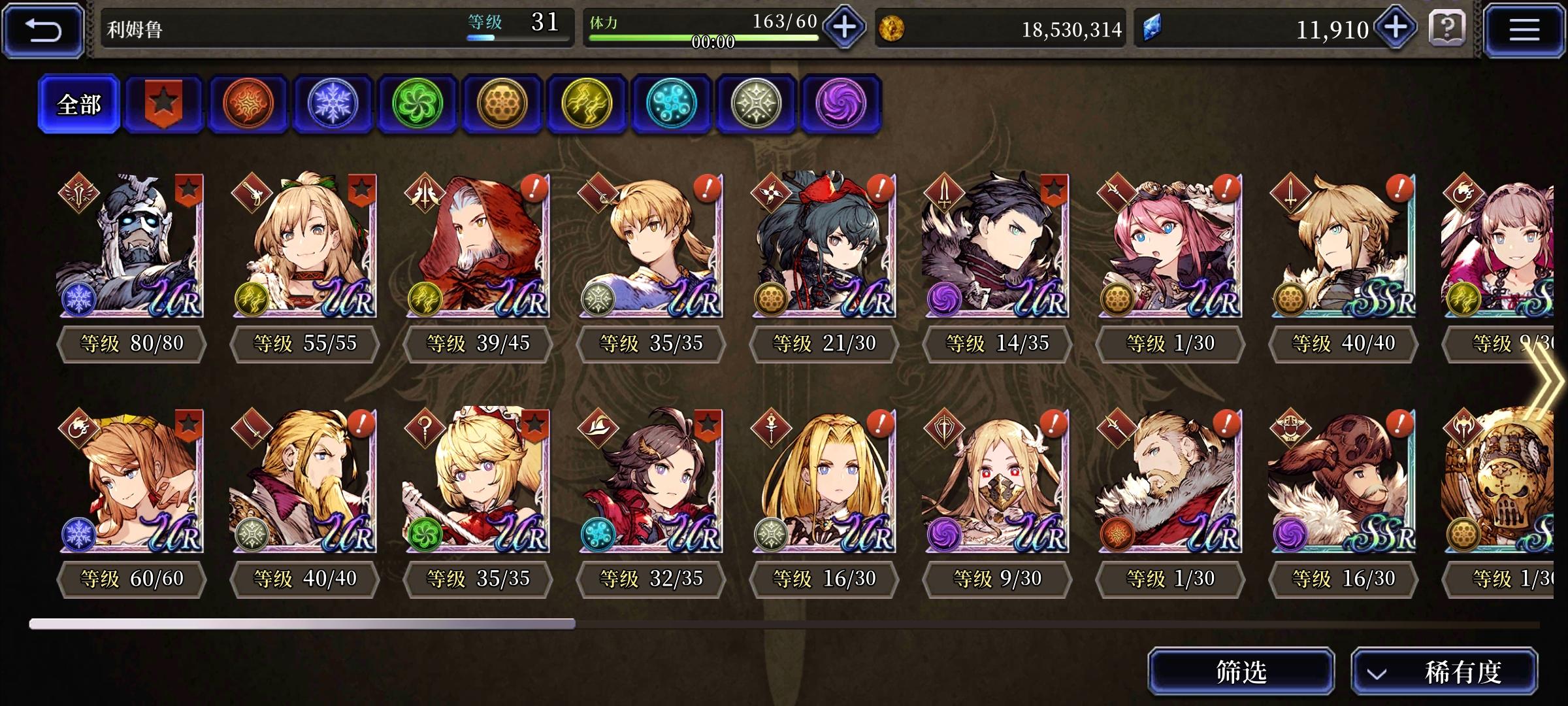Select the ice element filter icon
The height and width of the screenshot is (706, 1568).
pos(333,105)
